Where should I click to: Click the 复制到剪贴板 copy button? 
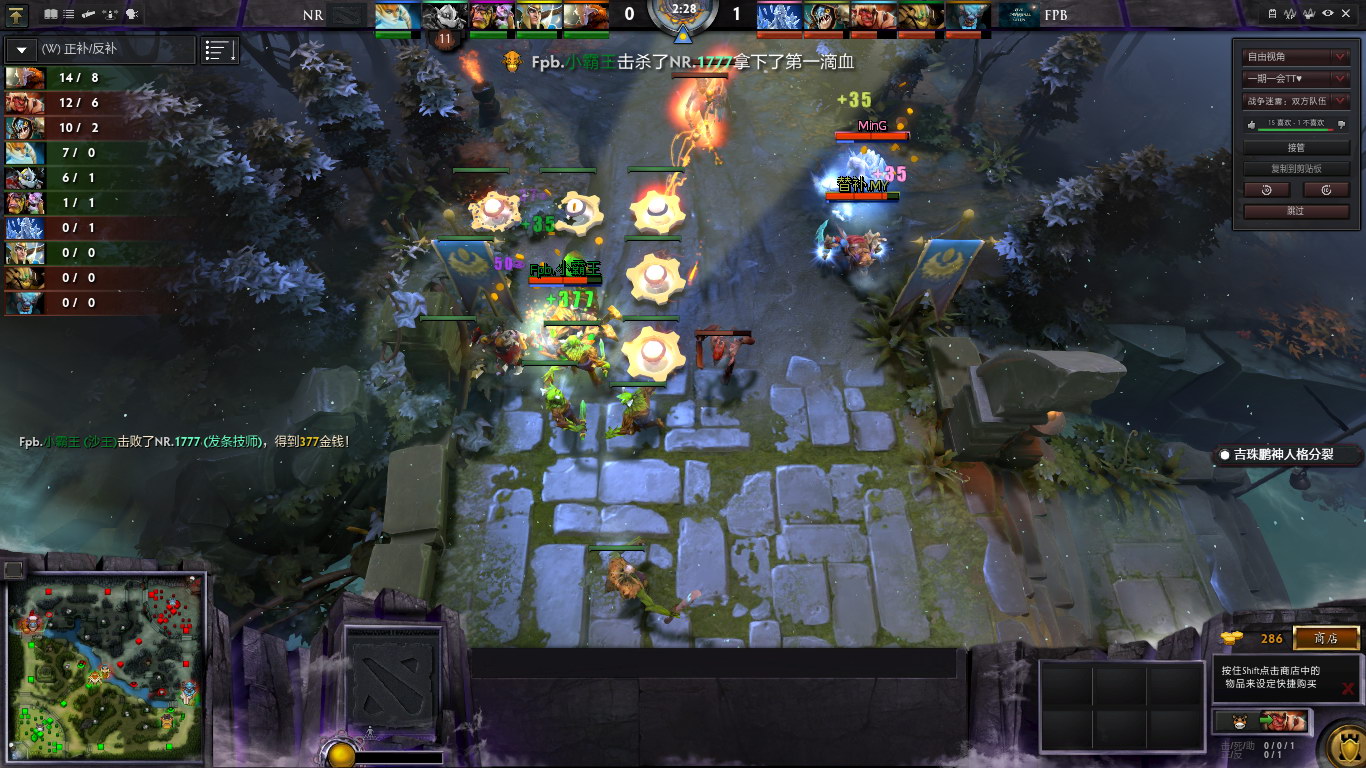[1296, 169]
